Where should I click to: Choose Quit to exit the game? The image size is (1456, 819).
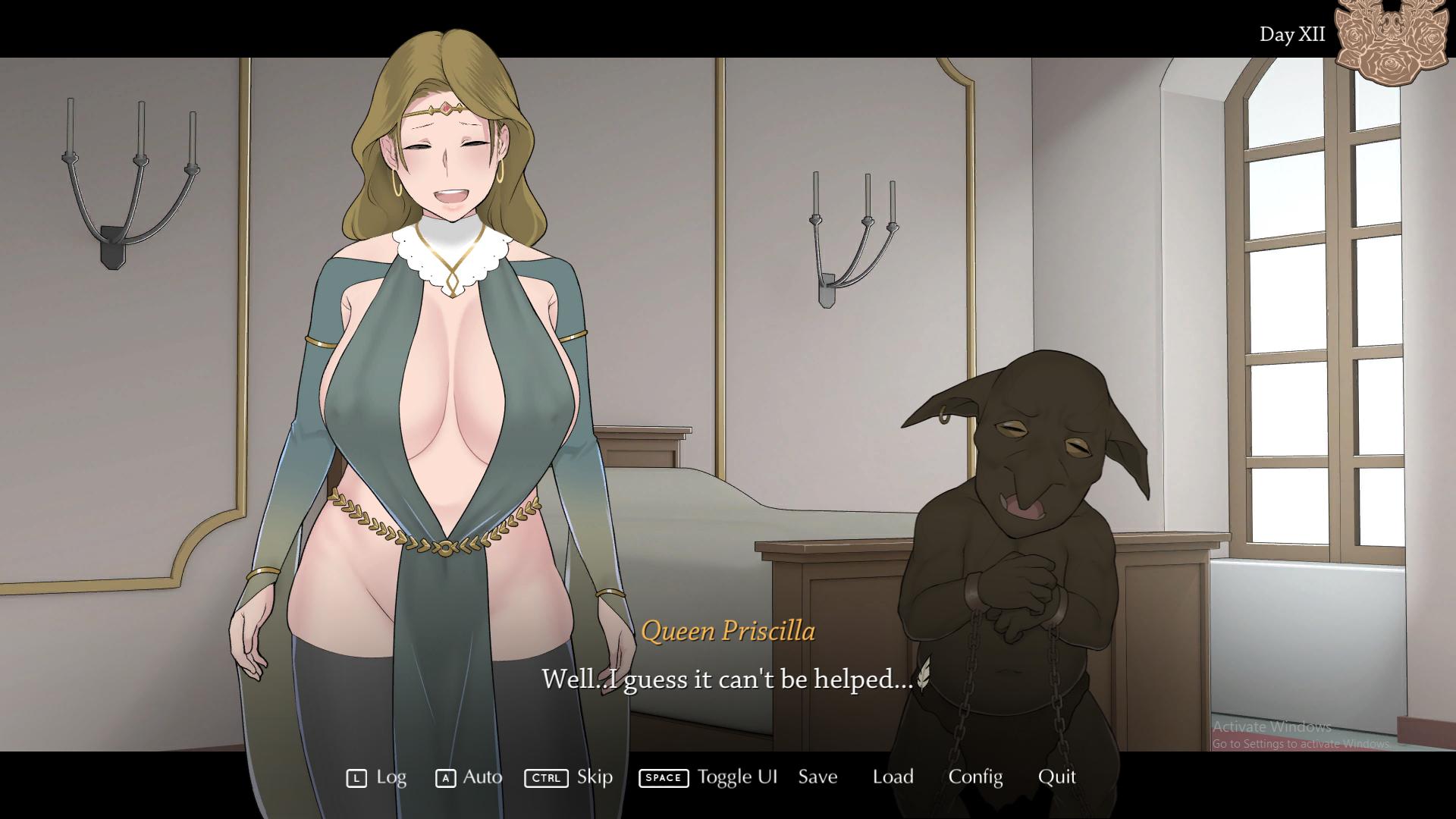[x=1056, y=777]
